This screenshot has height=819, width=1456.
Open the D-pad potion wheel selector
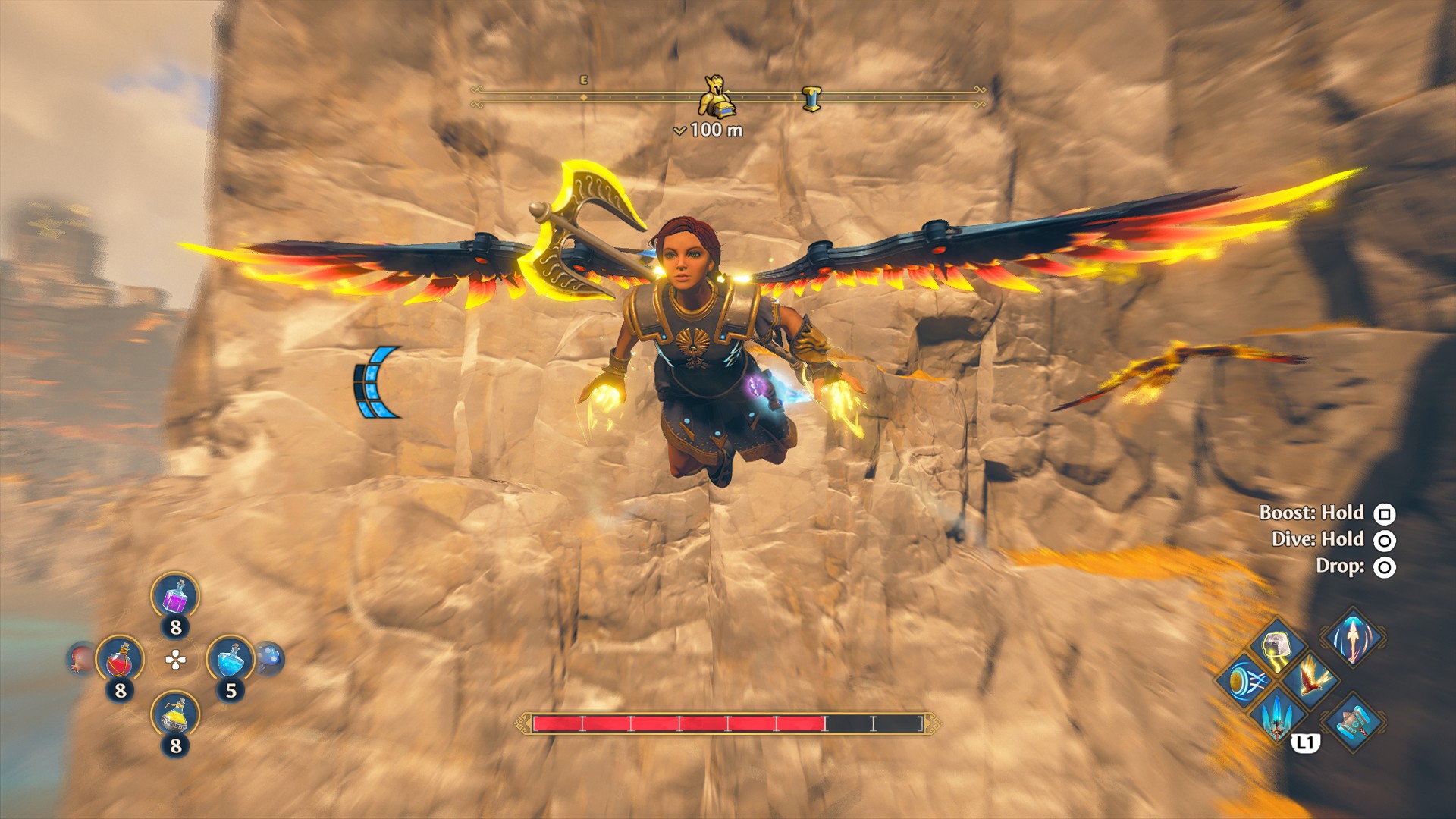pos(174,660)
